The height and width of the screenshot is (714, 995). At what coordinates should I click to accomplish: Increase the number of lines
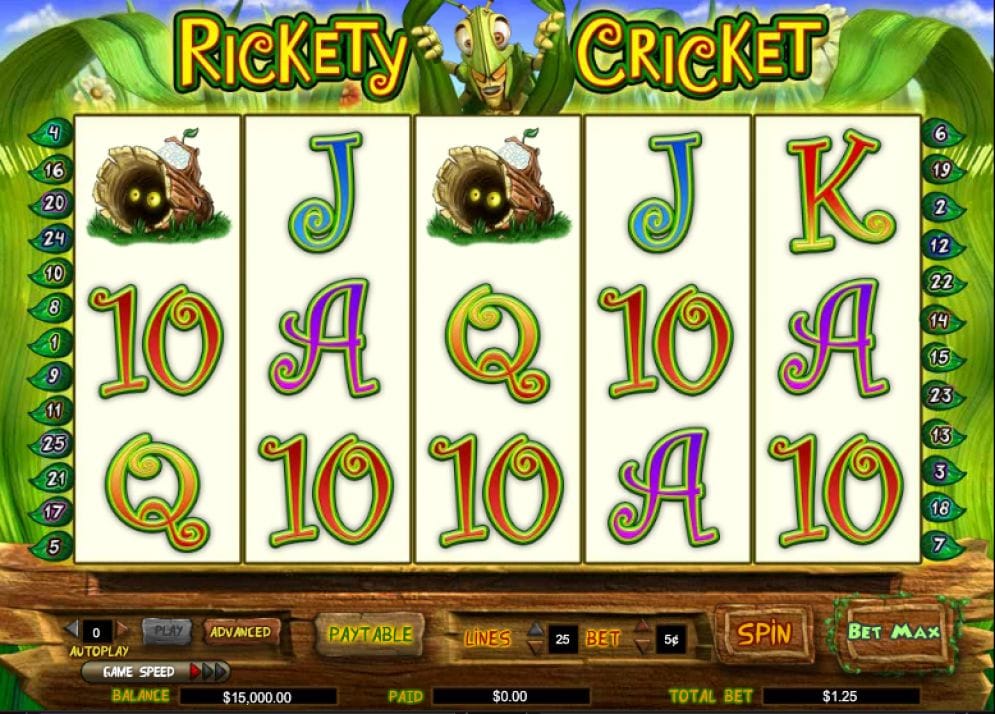coord(536,630)
